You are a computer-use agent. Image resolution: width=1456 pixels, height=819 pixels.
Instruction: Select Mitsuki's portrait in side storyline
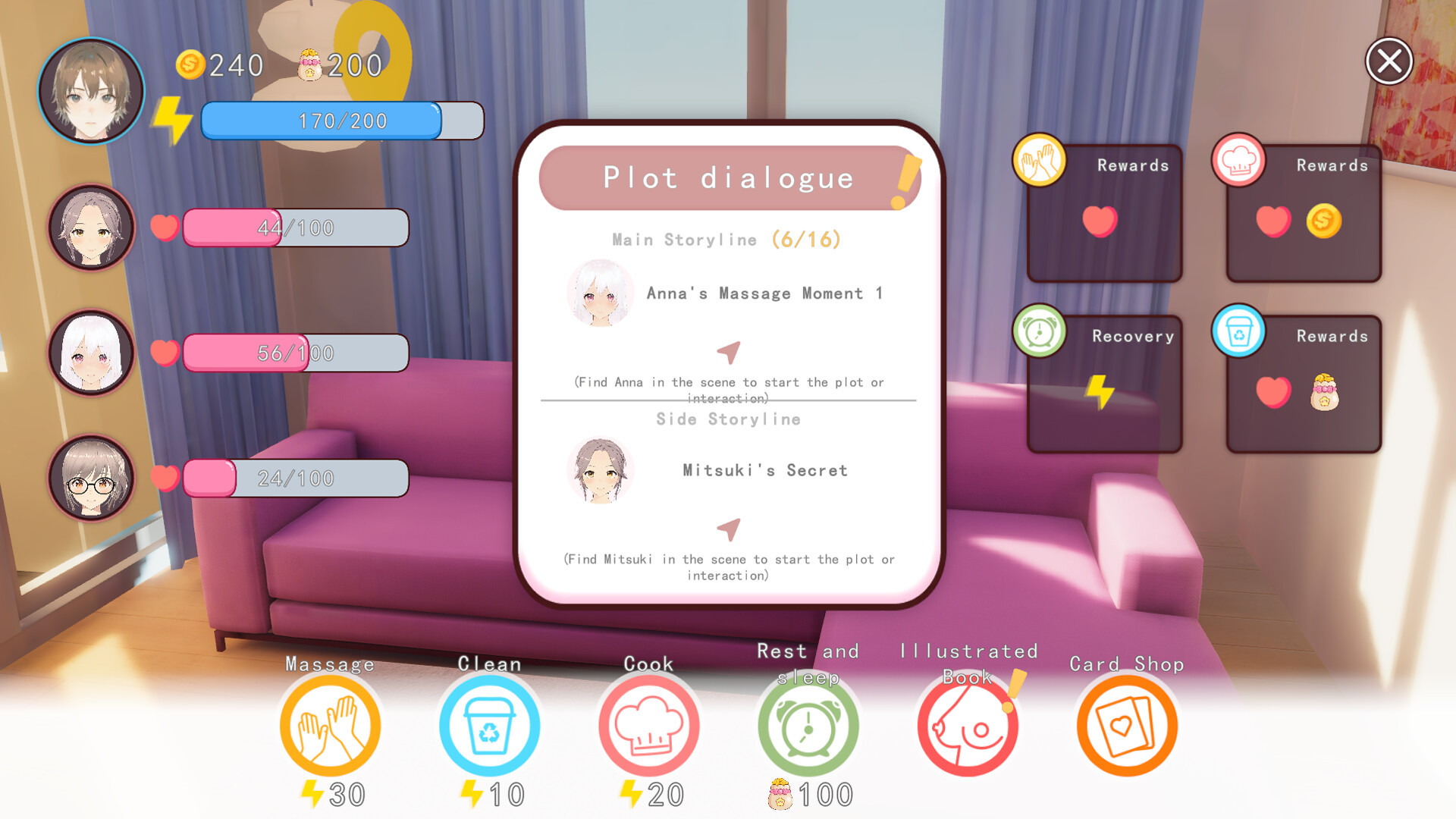point(600,470)
